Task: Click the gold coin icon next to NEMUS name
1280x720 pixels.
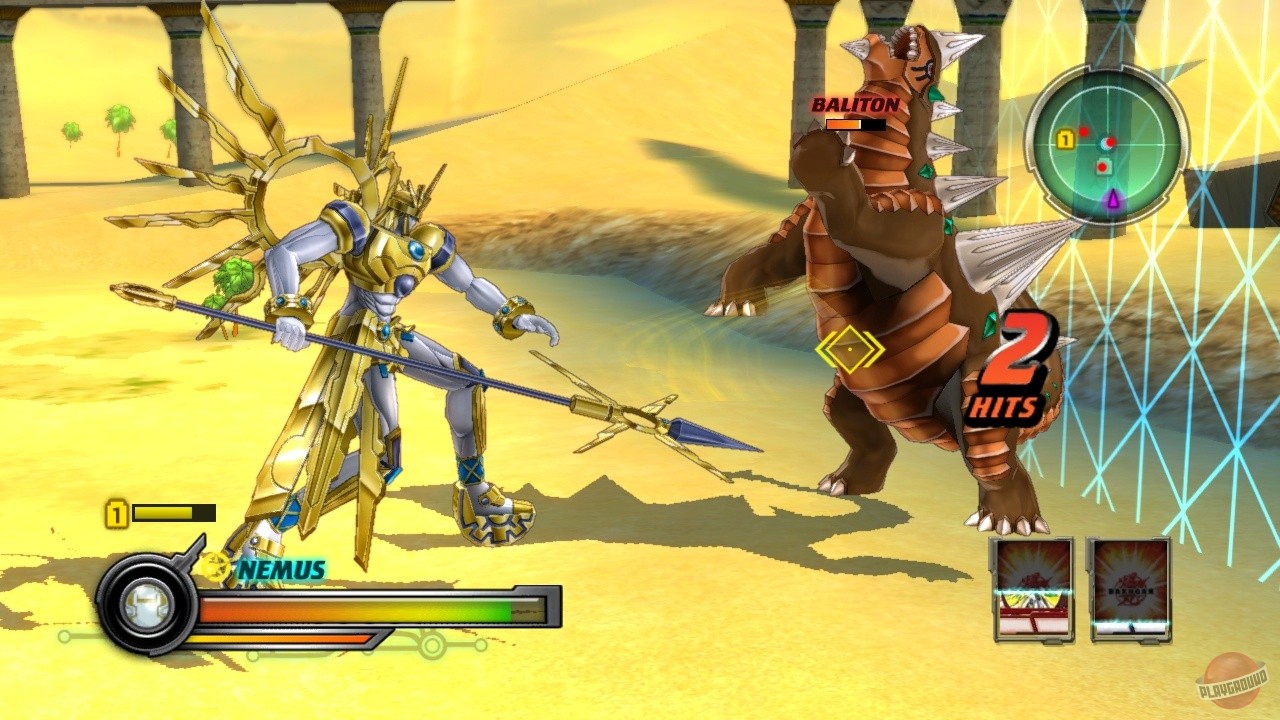Action: [214, 570]
